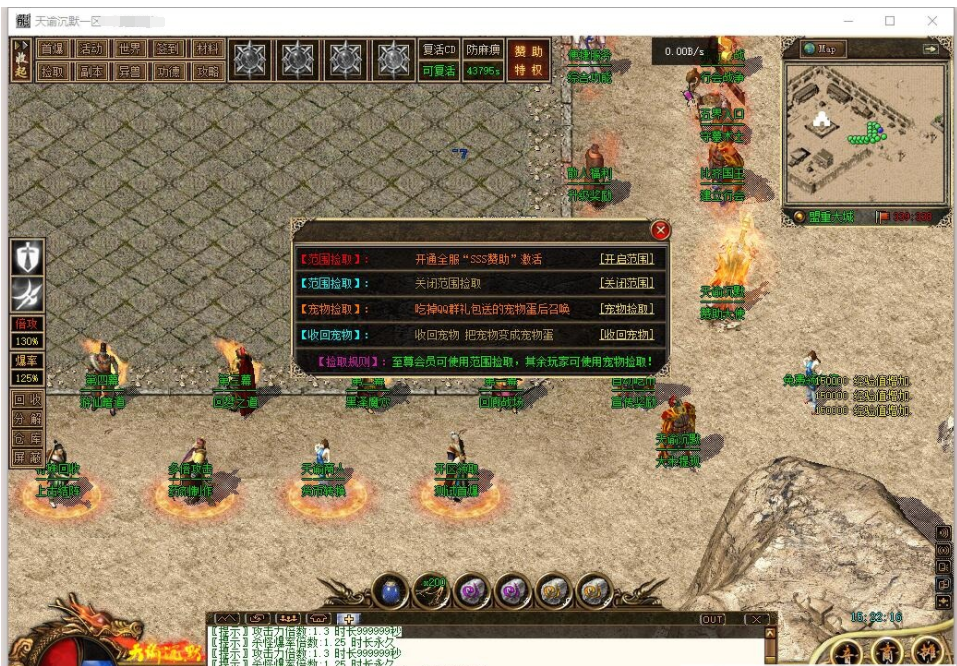Activate 宠物捡取 pet pickup
This screenshot has height=666, width=957.
point(626,310)
